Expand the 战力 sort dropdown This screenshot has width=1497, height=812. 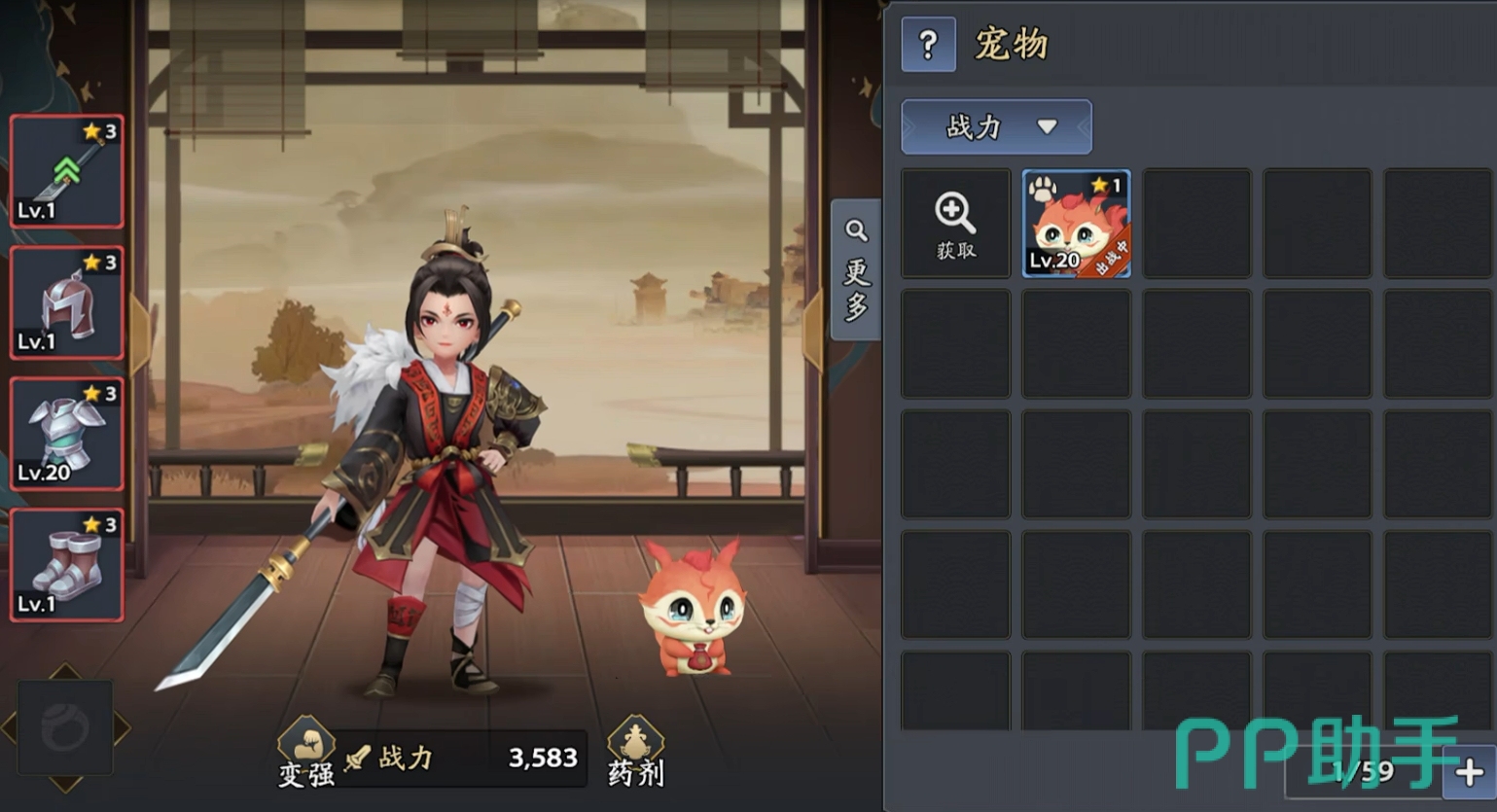pos(996,127)
